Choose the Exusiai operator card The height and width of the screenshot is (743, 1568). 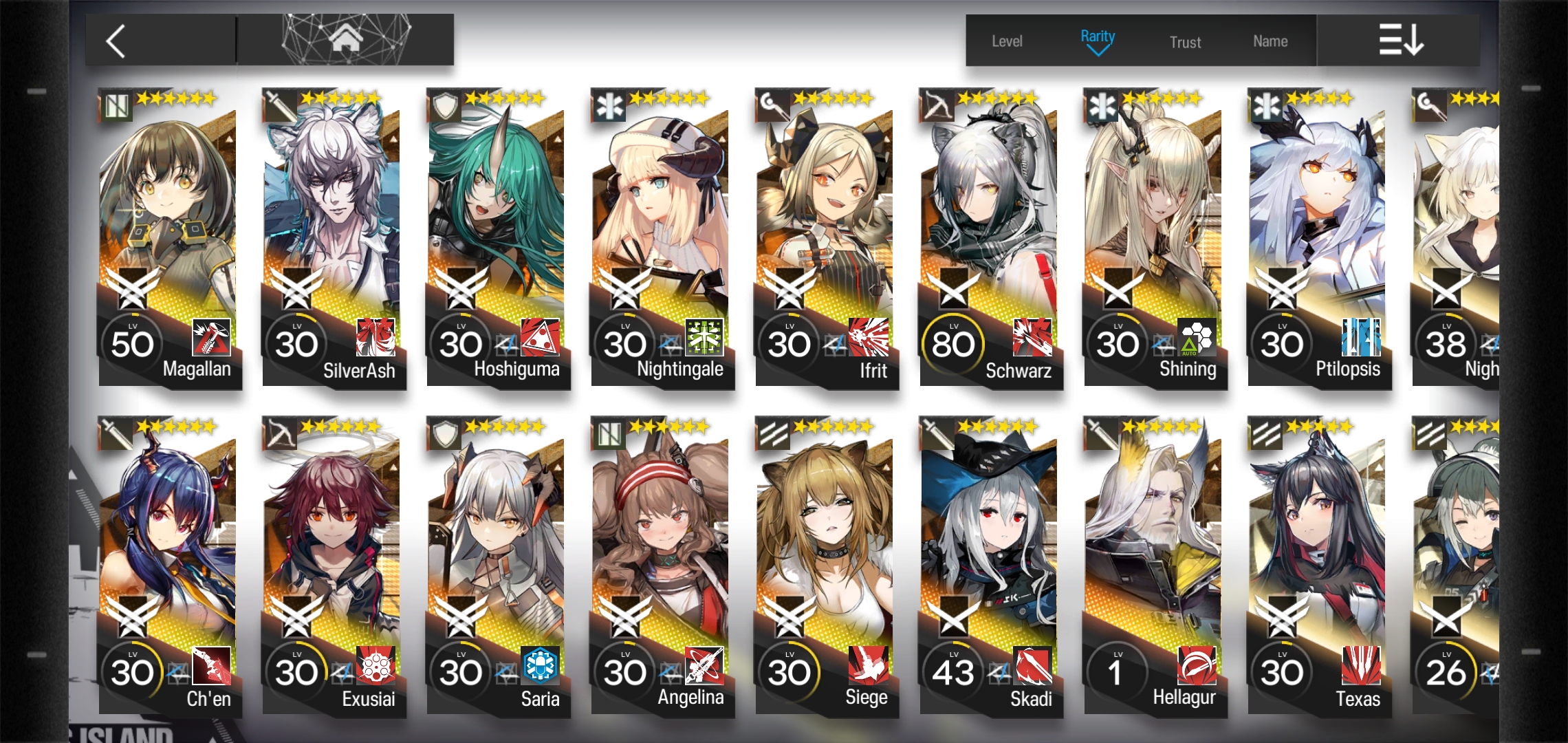coord(332,564)
